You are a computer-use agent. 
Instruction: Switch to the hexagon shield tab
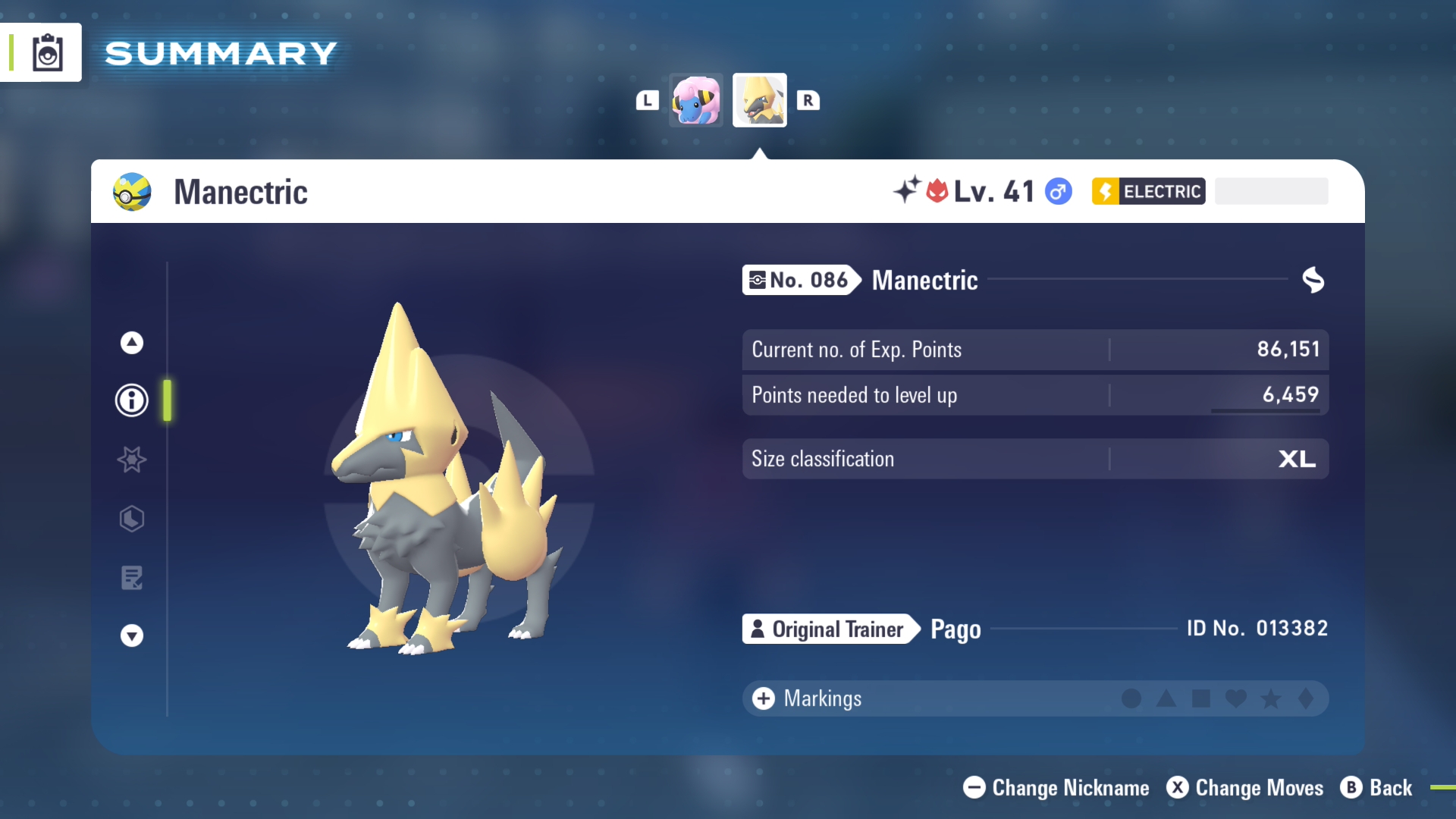coord(132,519)
